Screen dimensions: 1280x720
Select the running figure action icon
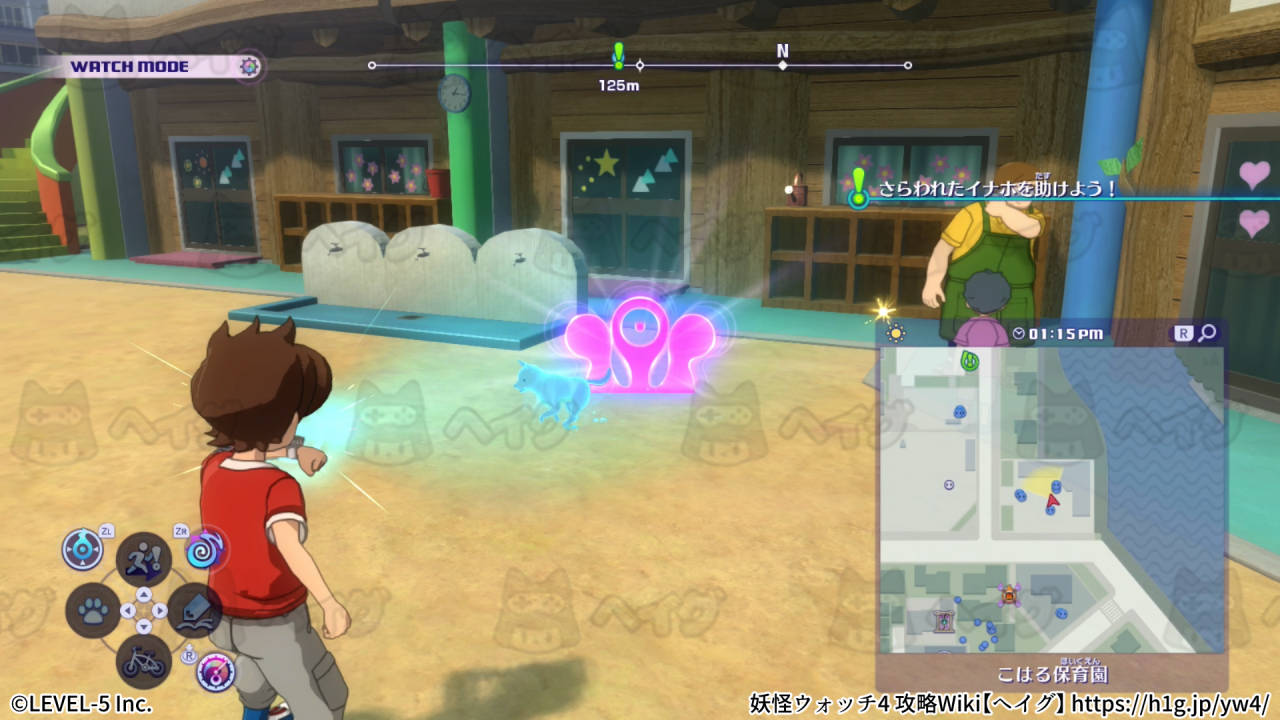pyautogui.click(x=143, y=558)
